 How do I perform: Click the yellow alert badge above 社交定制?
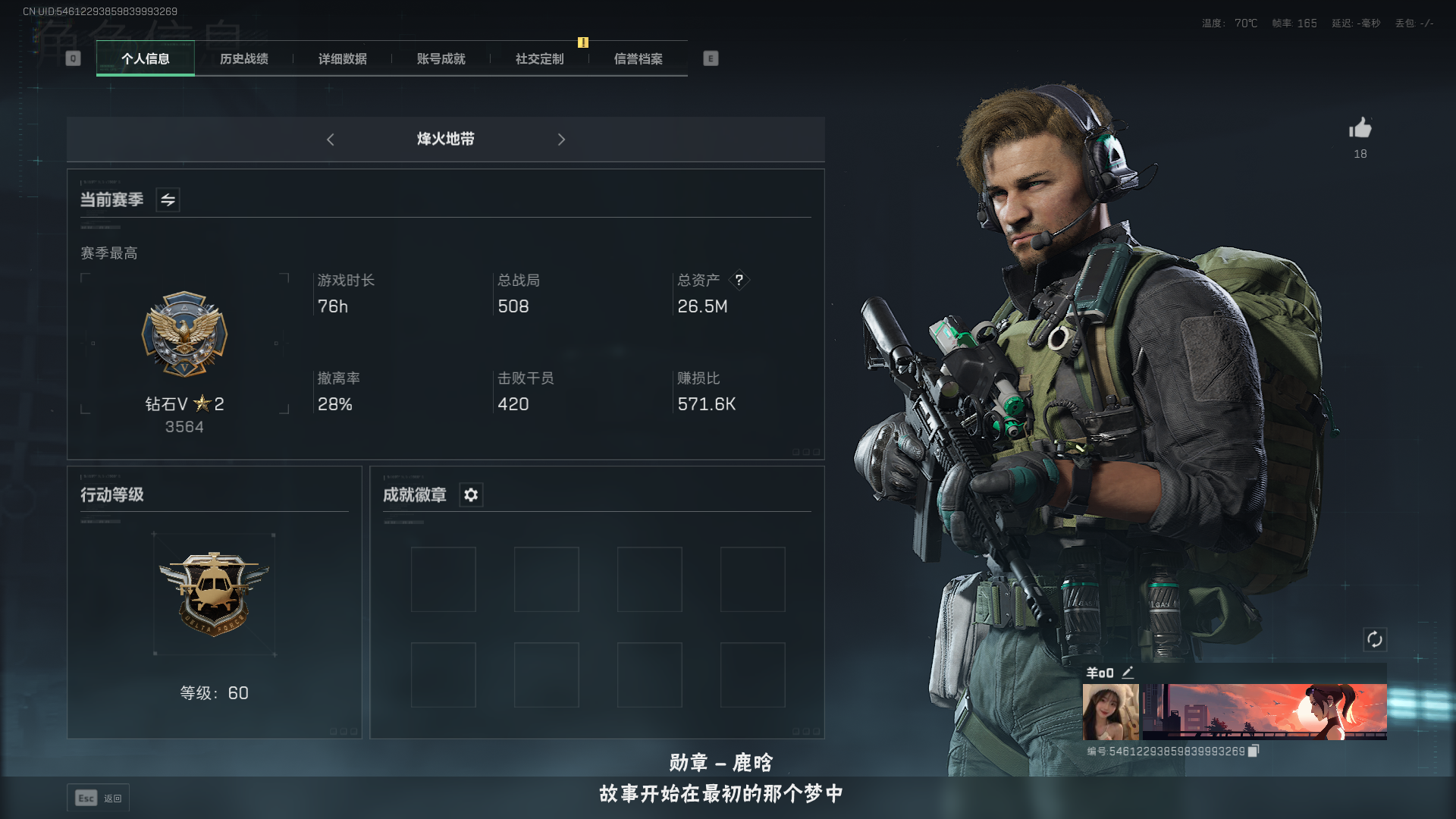[582, 43]
